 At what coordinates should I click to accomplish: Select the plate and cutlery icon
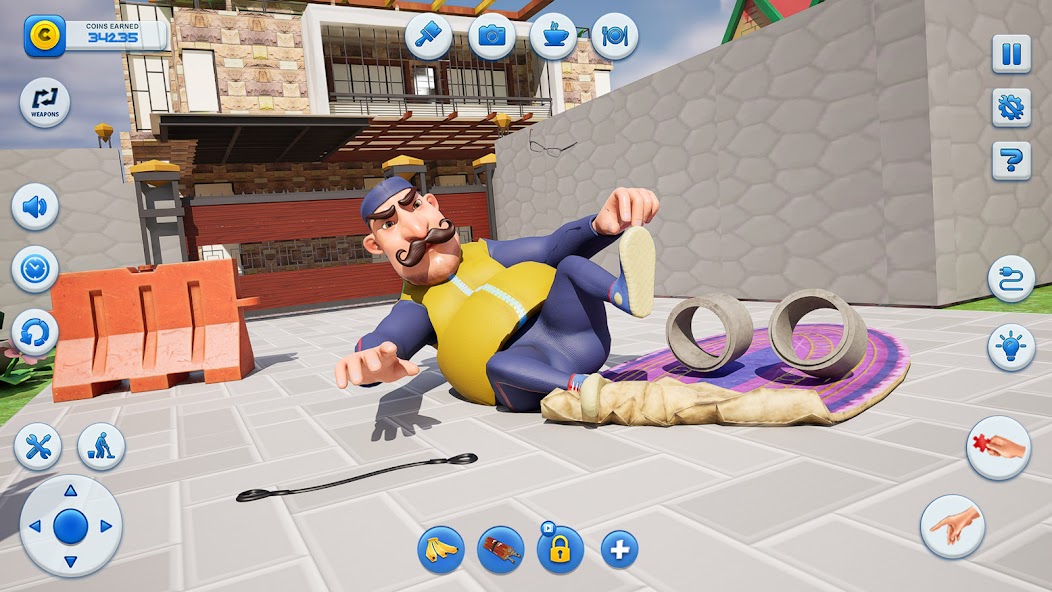click(x=614, y=37)
